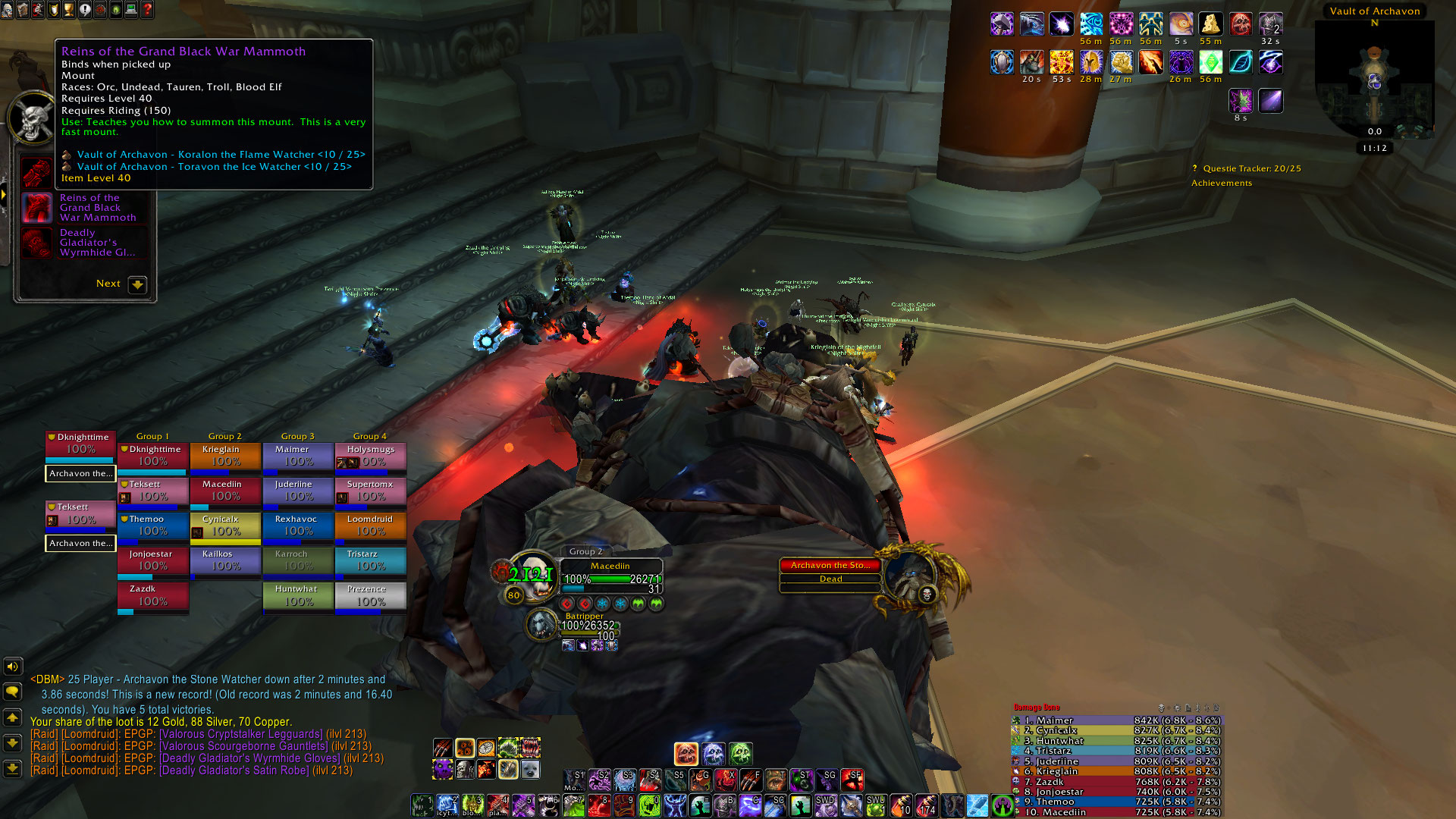Open the Valorous Cryptstalker Legguards chat link
The image size is (1456, 819).
[241, 734]
